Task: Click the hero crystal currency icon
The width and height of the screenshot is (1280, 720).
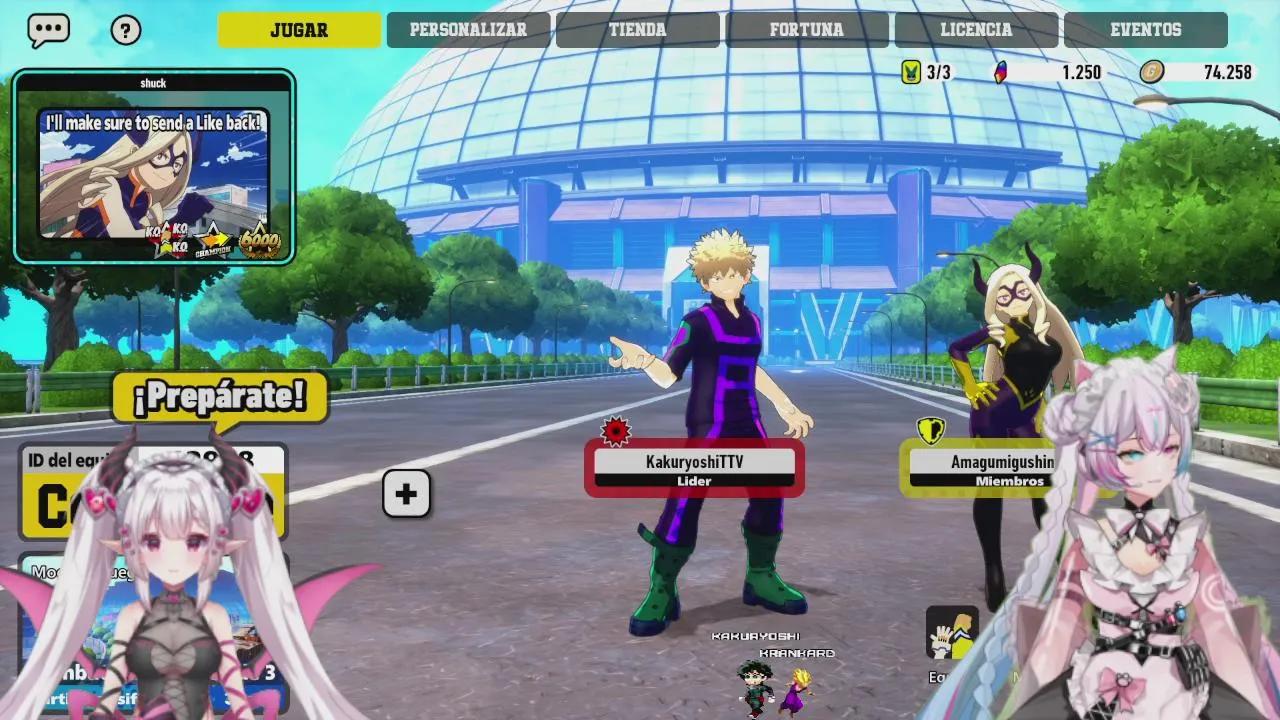Action: tap(1000, 72)
